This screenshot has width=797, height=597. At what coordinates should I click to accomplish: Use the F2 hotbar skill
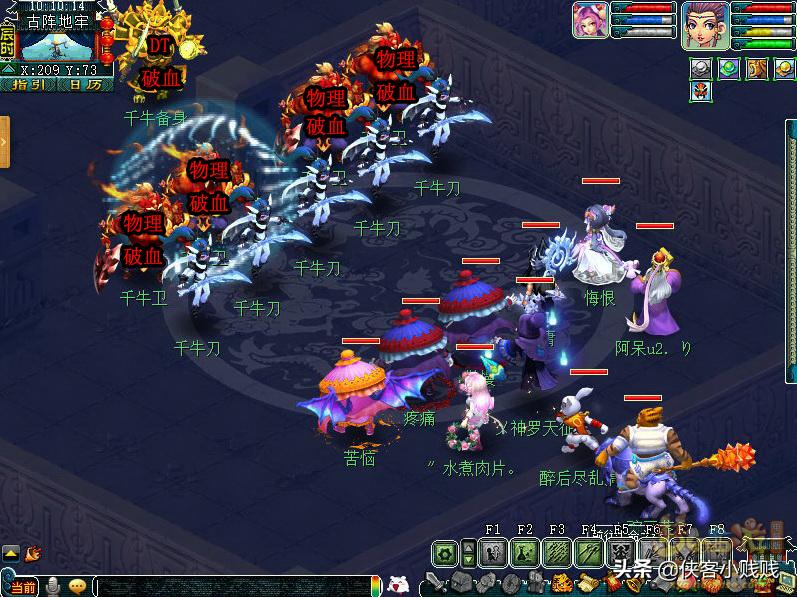(x=525, y=552)
